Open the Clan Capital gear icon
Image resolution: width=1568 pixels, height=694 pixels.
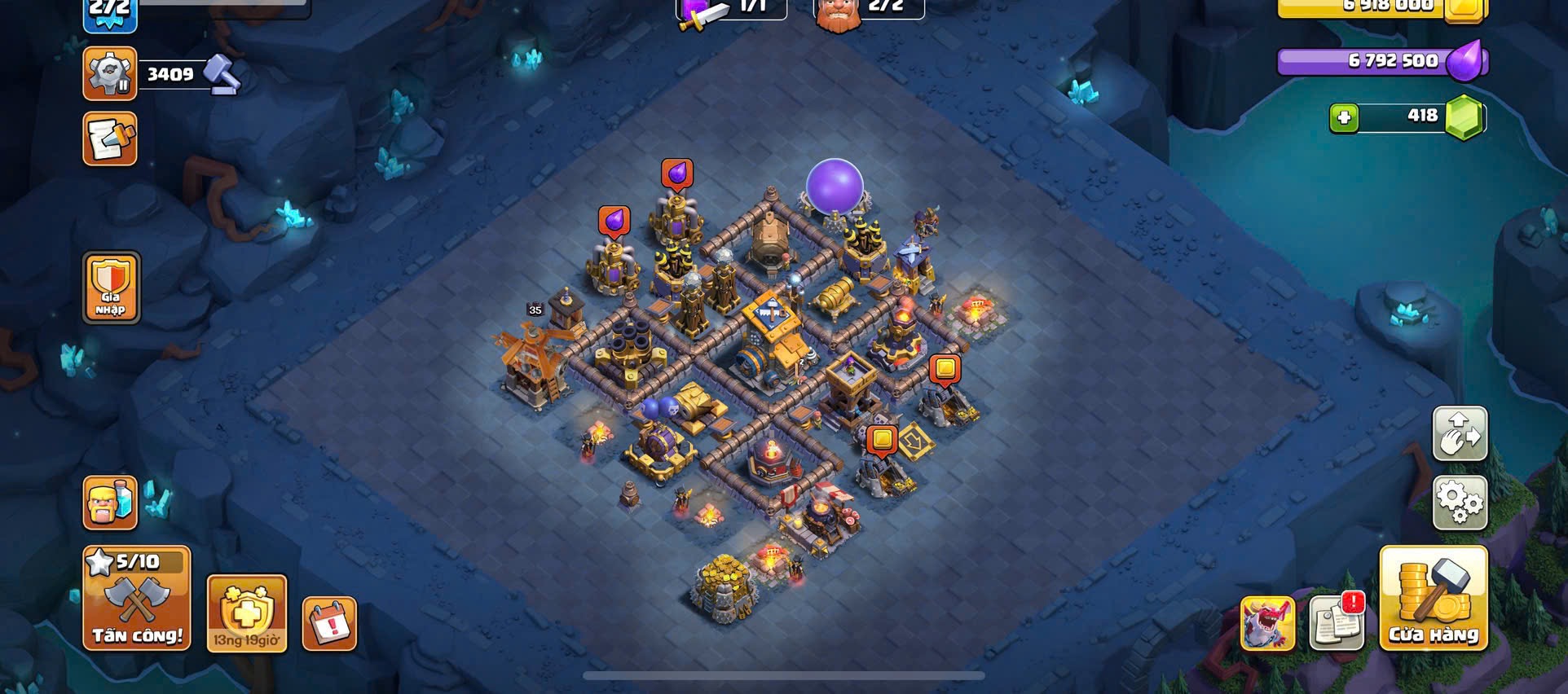(110, 74)
